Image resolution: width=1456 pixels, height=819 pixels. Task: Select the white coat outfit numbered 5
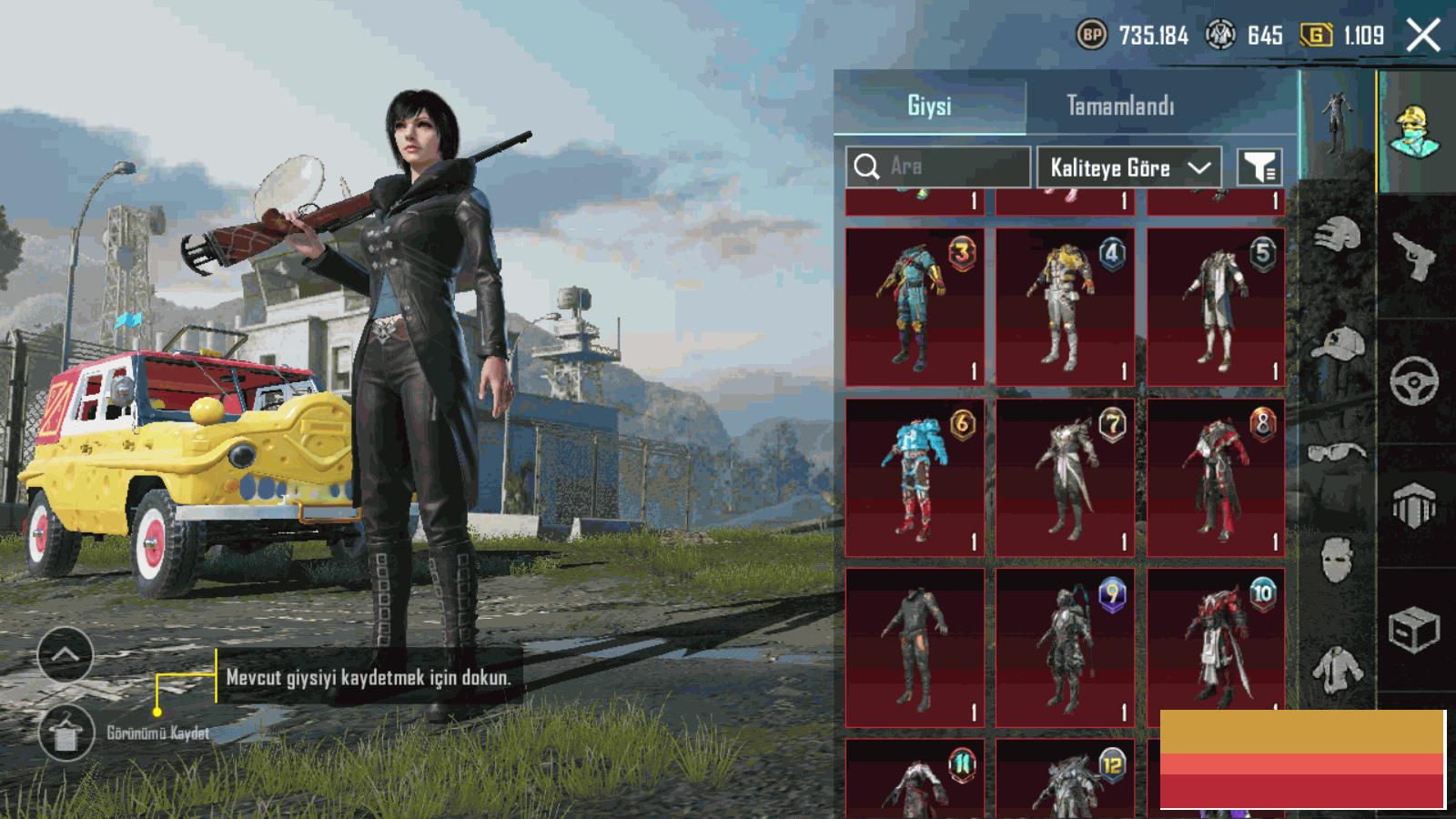pyautogui.click(x=1216, y=307)
